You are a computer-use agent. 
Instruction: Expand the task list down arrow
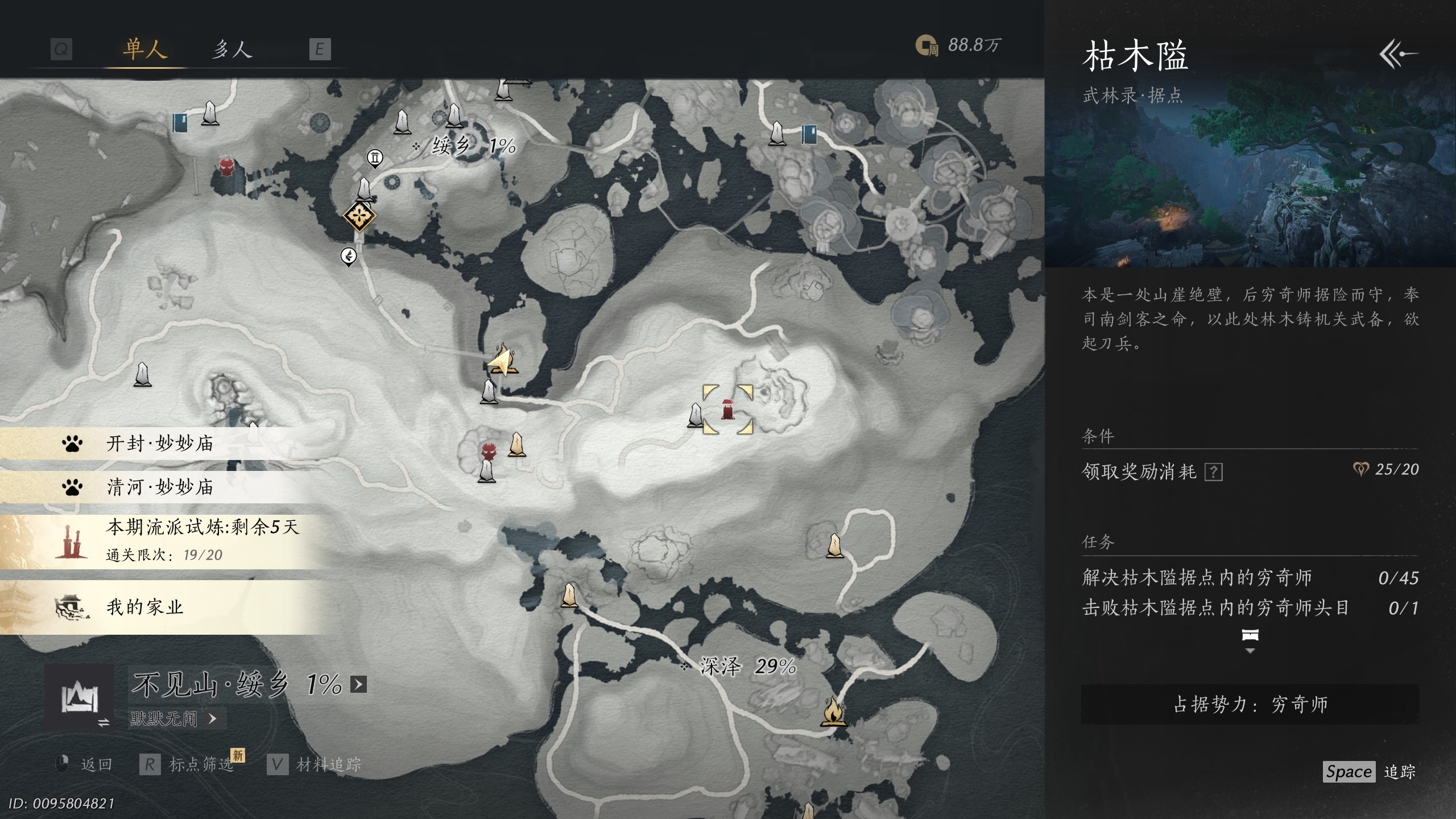1250,651
